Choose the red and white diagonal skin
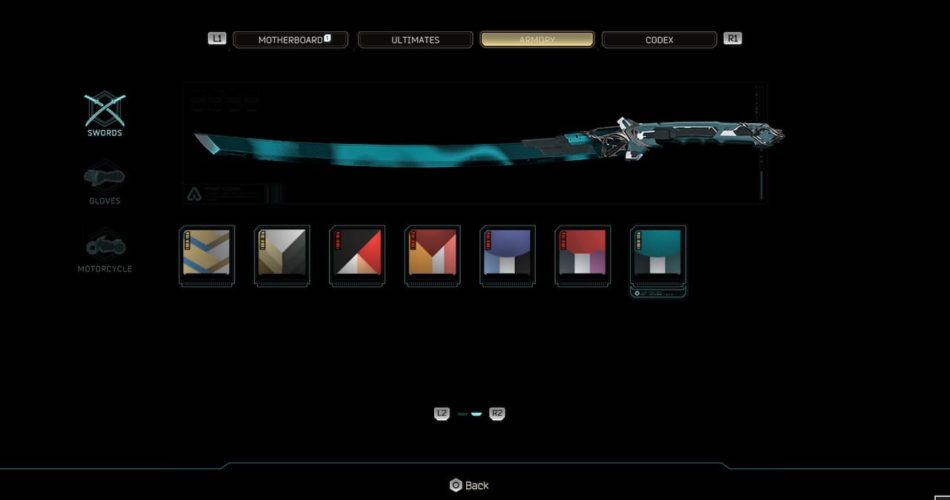 click(357, 255)
